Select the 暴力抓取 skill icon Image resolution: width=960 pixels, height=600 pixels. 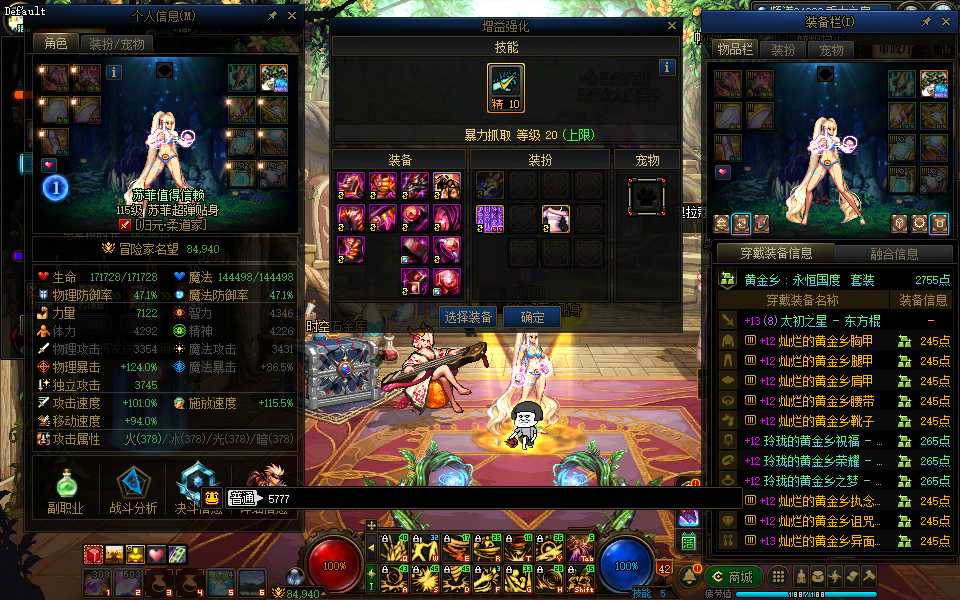pos(506,87)
